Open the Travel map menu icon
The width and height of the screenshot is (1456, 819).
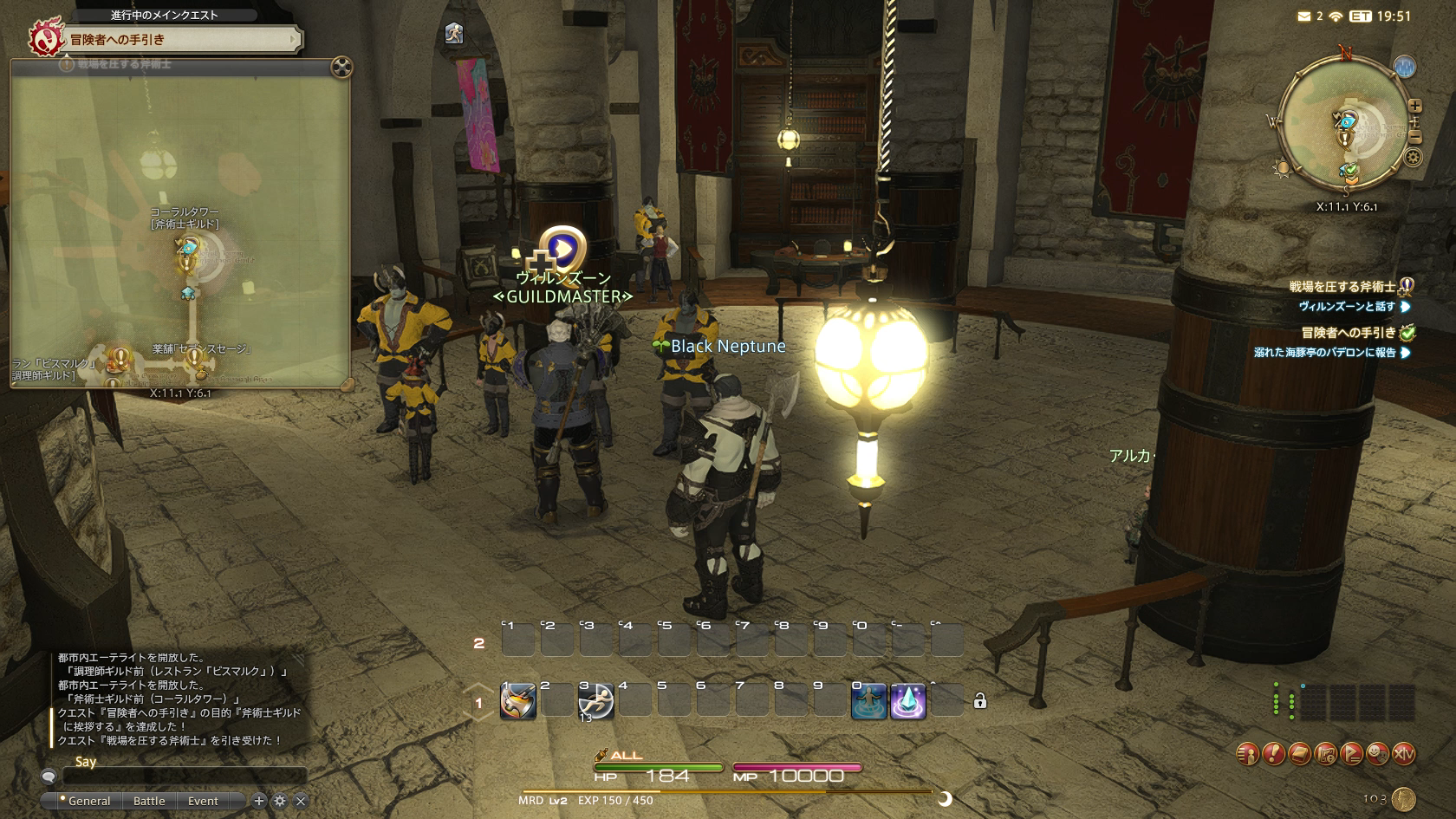click(x=1325, y=754)
